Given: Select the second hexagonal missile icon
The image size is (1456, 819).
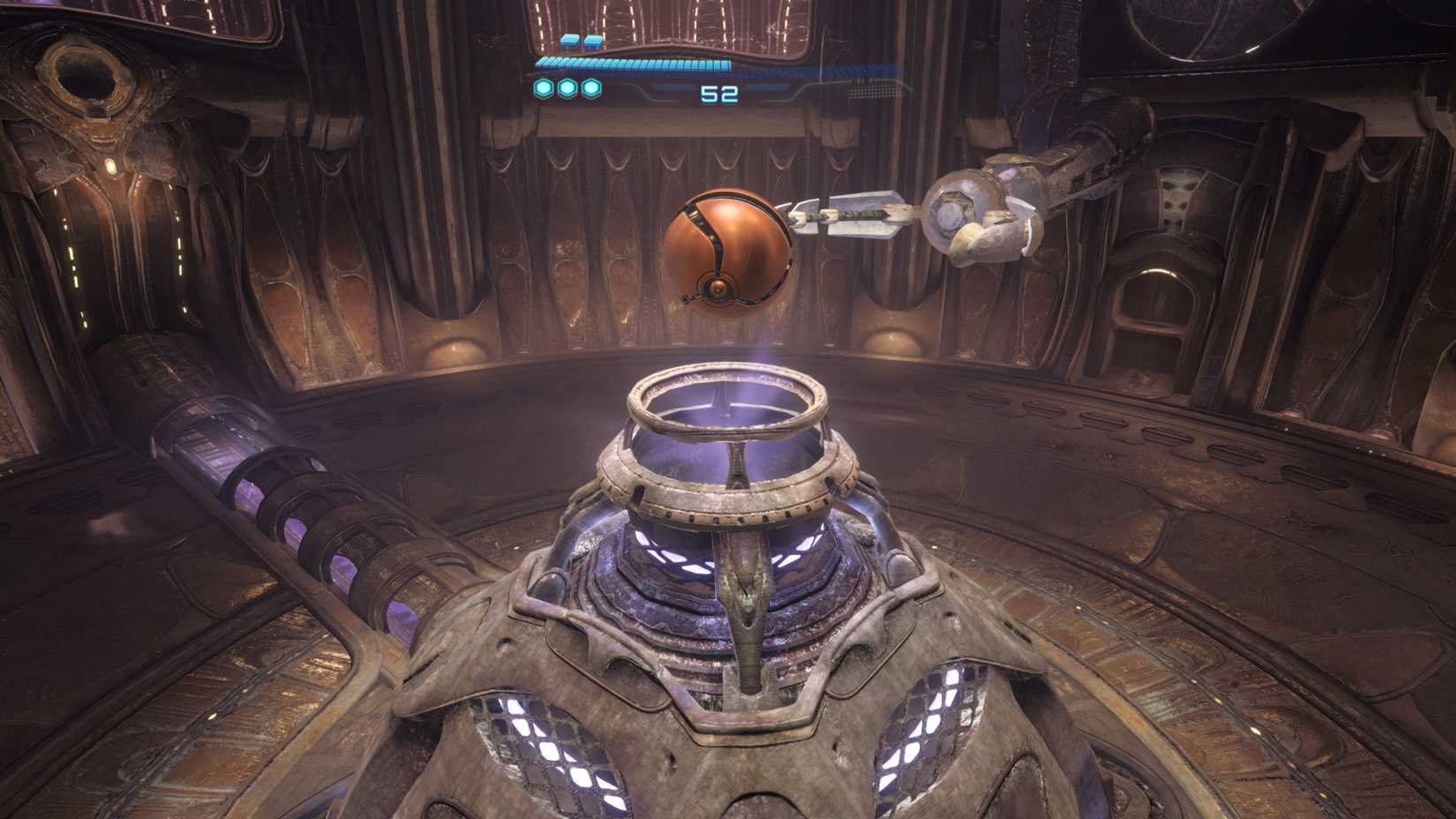Looking at the screenshot, I should [x=568, y=87].
